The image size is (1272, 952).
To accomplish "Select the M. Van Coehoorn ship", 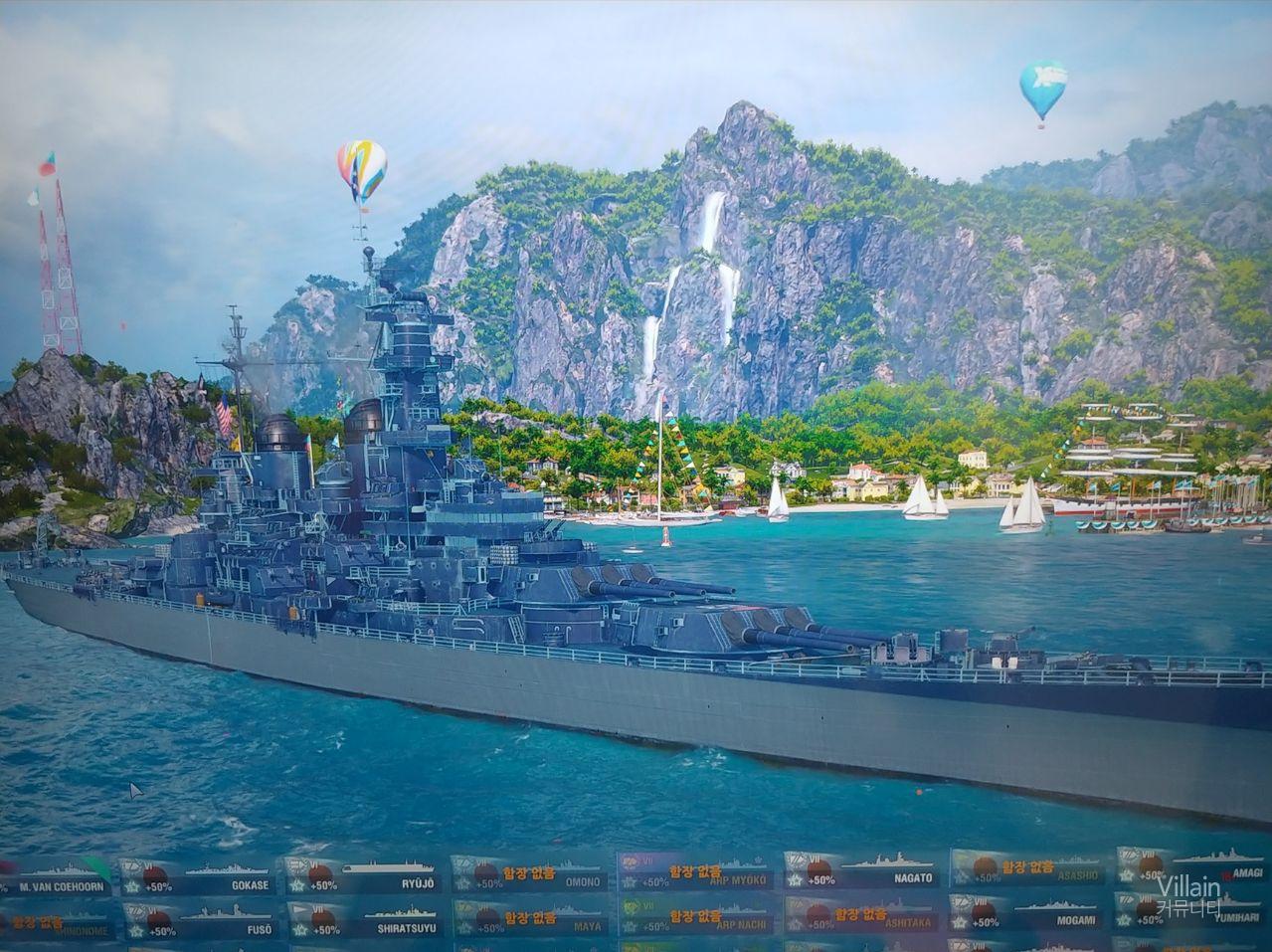I will click(x=56, y=875).
